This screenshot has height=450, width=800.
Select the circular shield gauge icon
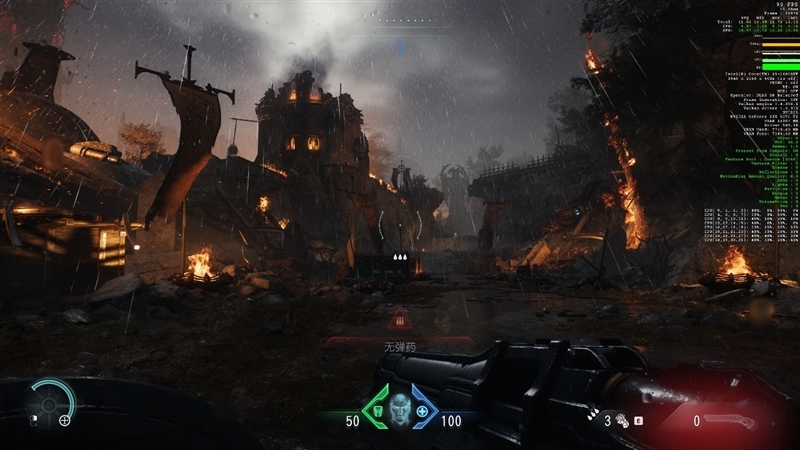coord(48,400)
